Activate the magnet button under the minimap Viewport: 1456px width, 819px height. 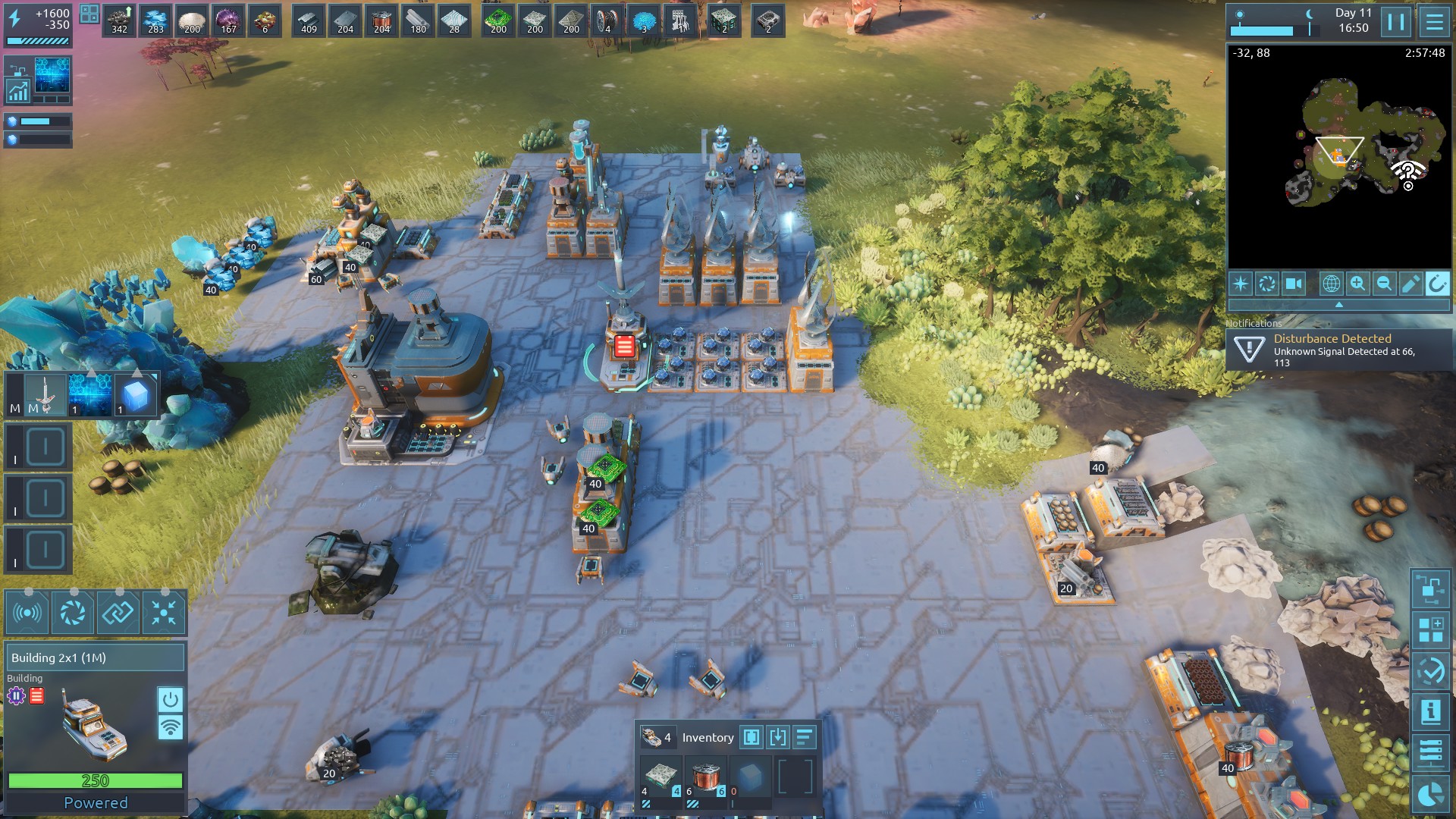point(1437,284)
